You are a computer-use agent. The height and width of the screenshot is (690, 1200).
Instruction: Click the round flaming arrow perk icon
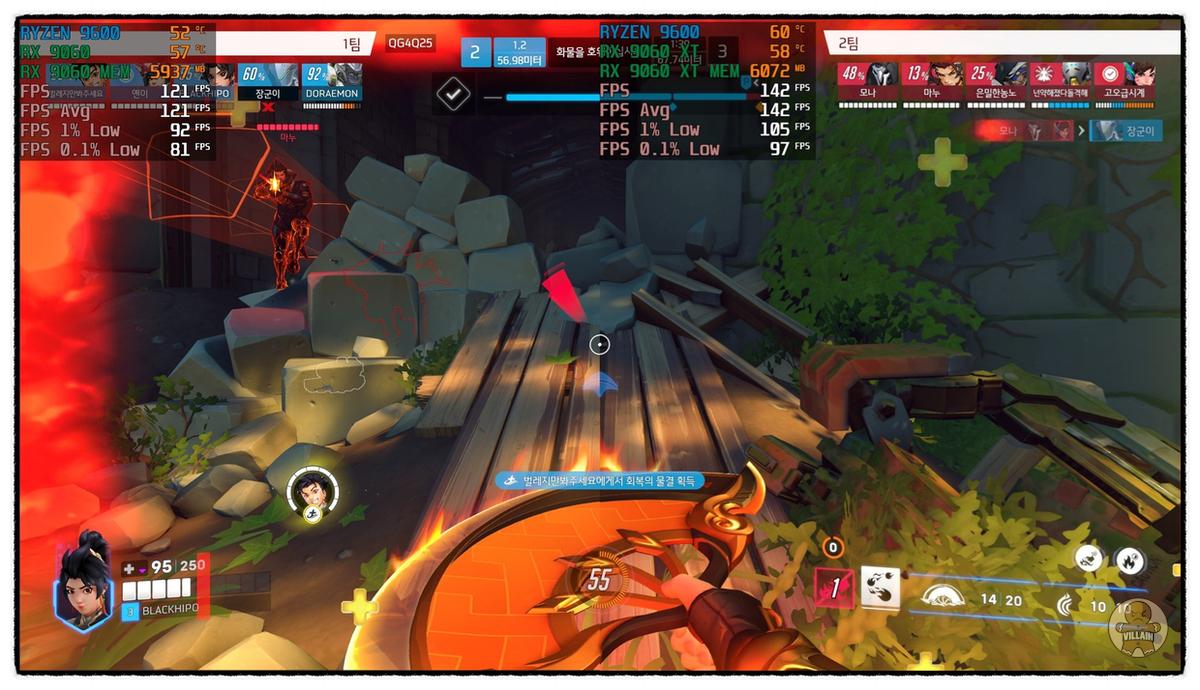point(1088,558)
